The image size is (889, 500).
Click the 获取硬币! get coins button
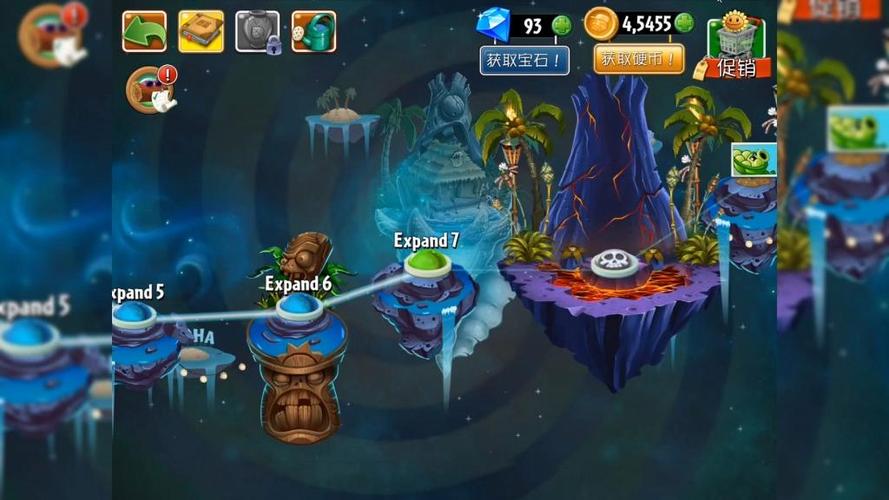(x=639, y=59)
